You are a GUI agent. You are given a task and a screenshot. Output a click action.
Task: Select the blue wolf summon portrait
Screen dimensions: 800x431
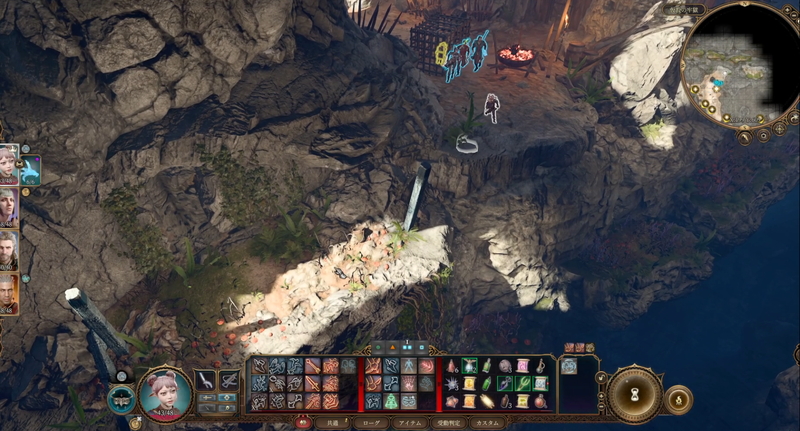coord(30,170)
